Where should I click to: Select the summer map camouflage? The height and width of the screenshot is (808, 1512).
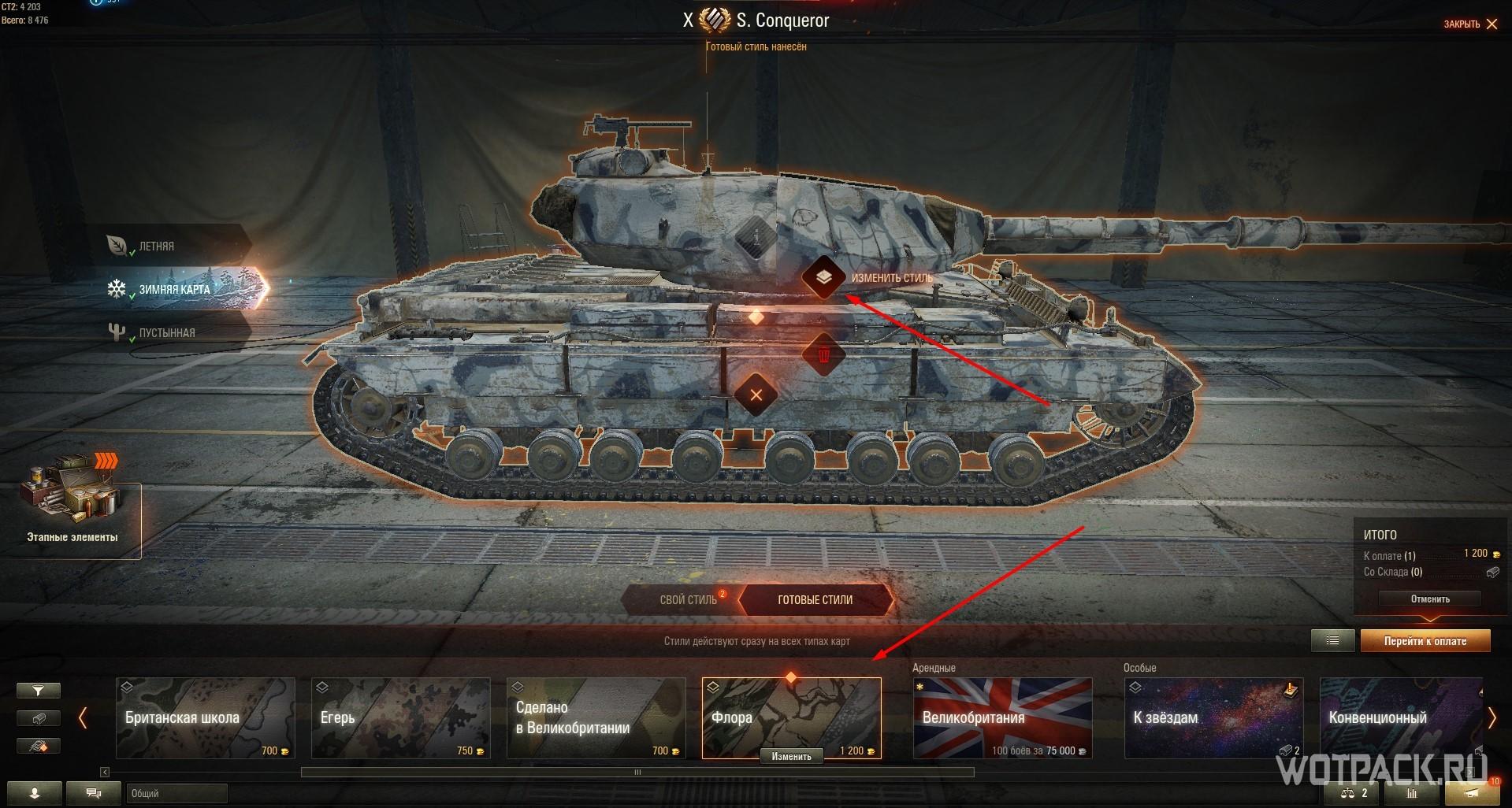coord(156,246)
